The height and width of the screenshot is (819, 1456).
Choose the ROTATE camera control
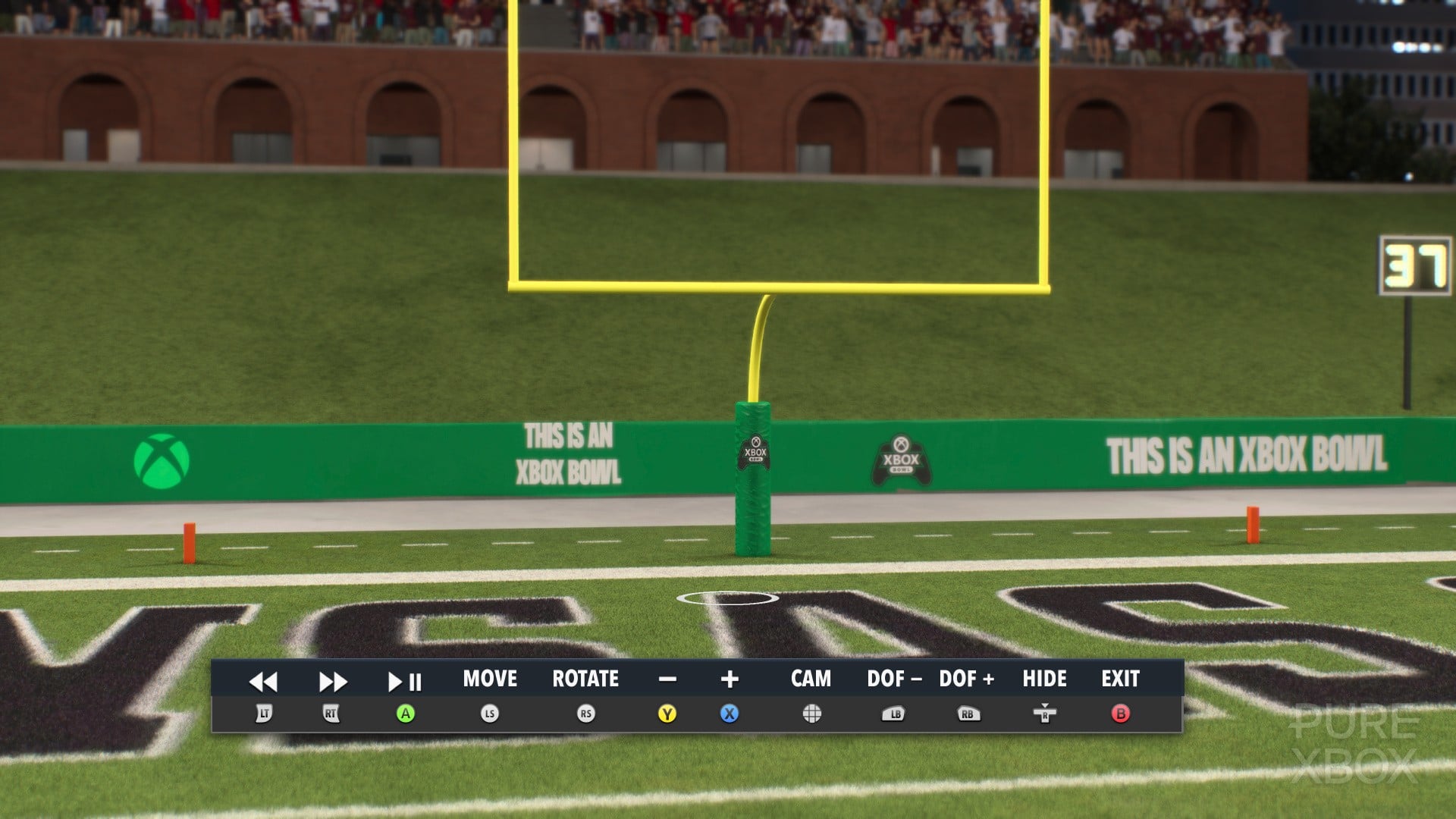point(585,679)
